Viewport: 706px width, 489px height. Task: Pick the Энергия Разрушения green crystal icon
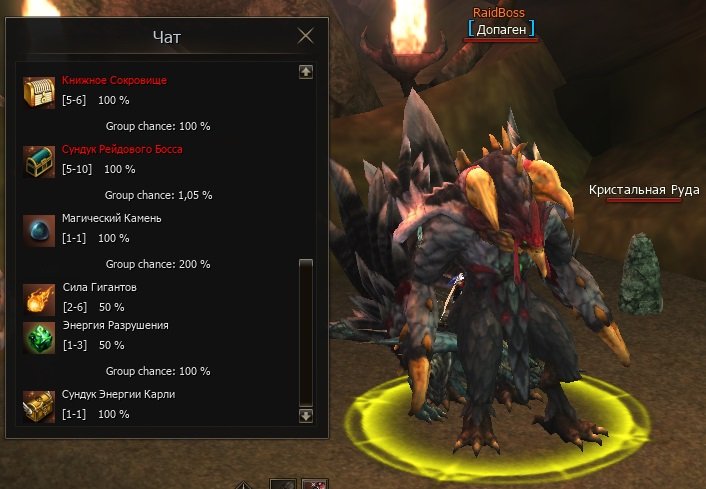pos(39,336)
